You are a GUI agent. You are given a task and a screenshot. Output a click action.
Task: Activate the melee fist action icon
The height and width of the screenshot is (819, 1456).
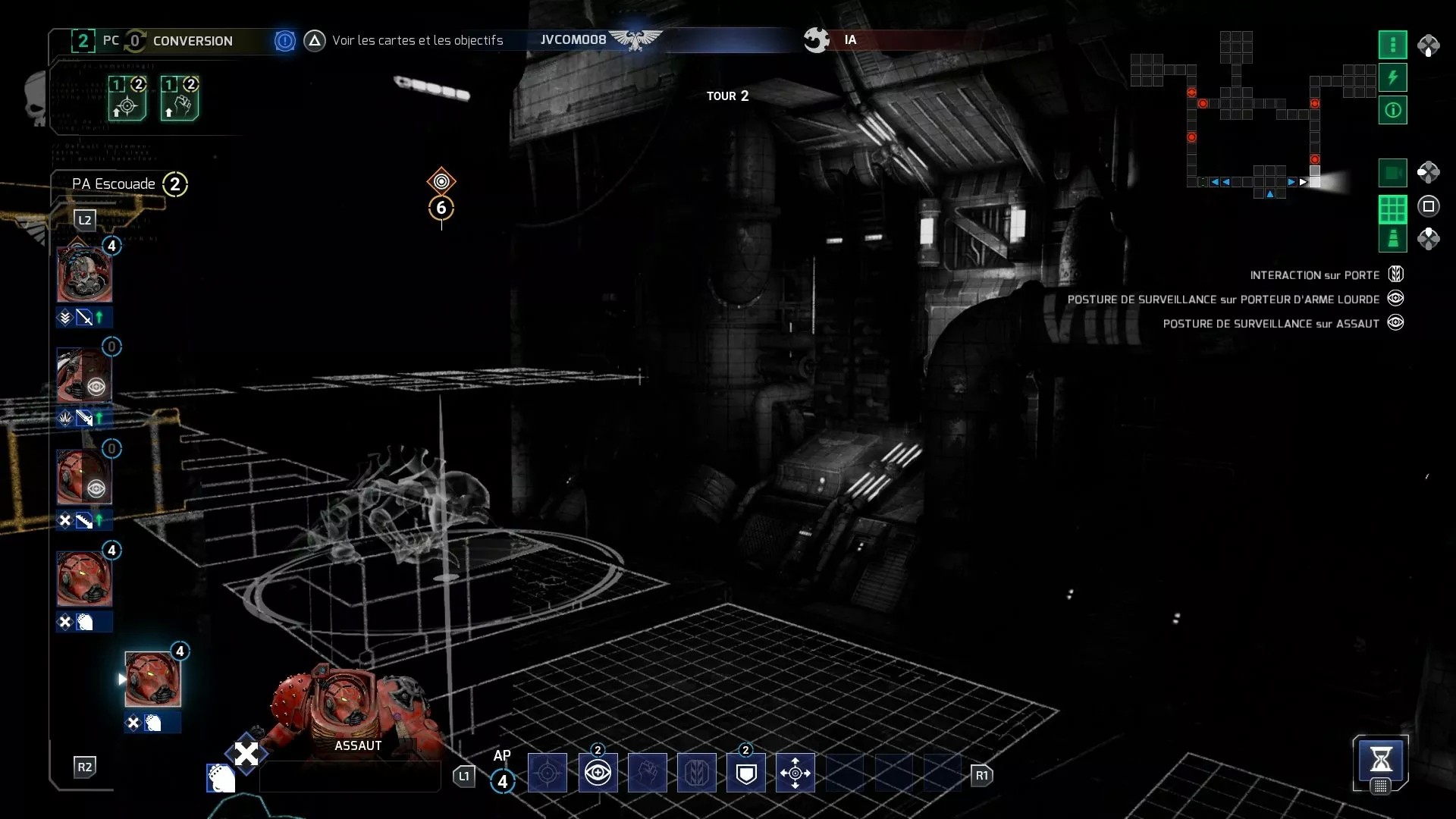point(648,773)
